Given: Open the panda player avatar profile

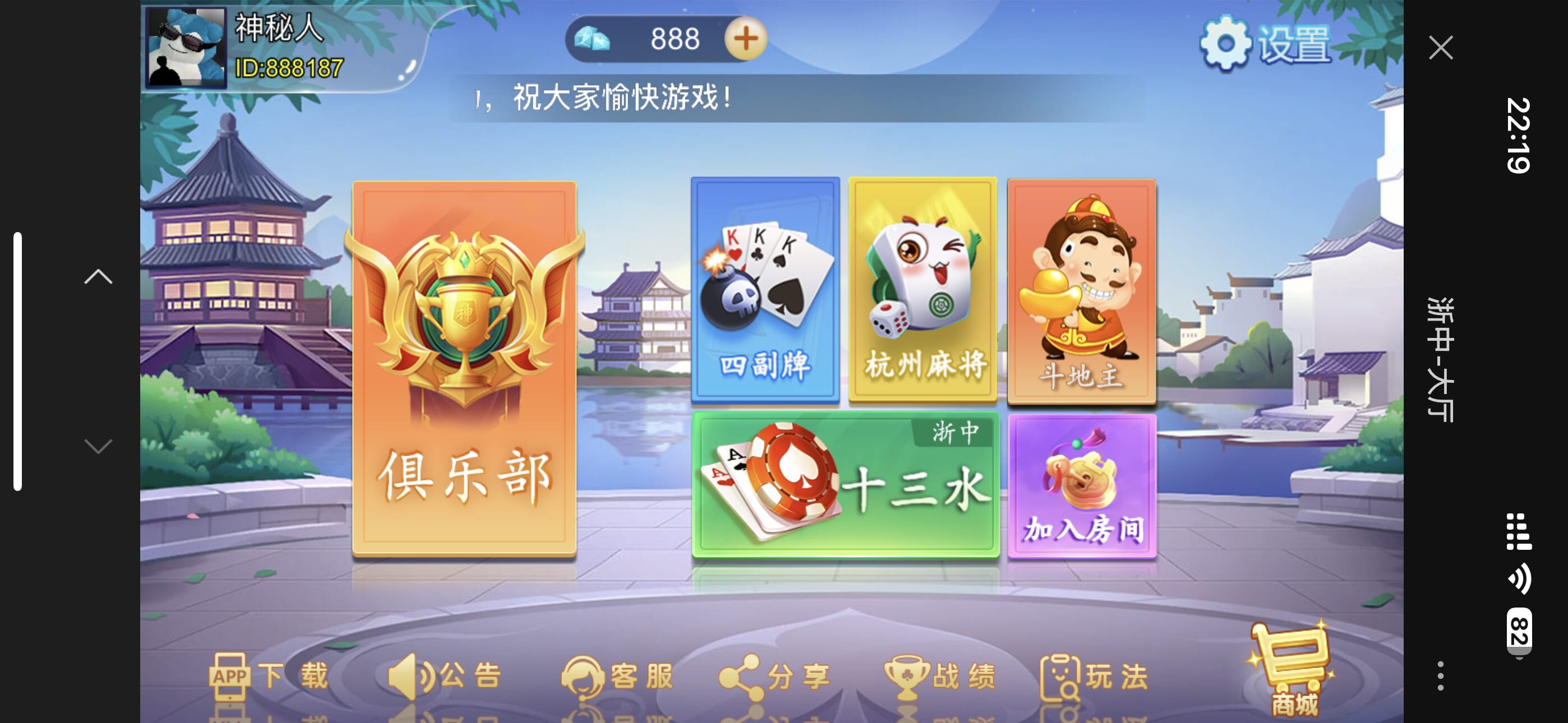Looking at the screenshot, I should pos(186,48).
